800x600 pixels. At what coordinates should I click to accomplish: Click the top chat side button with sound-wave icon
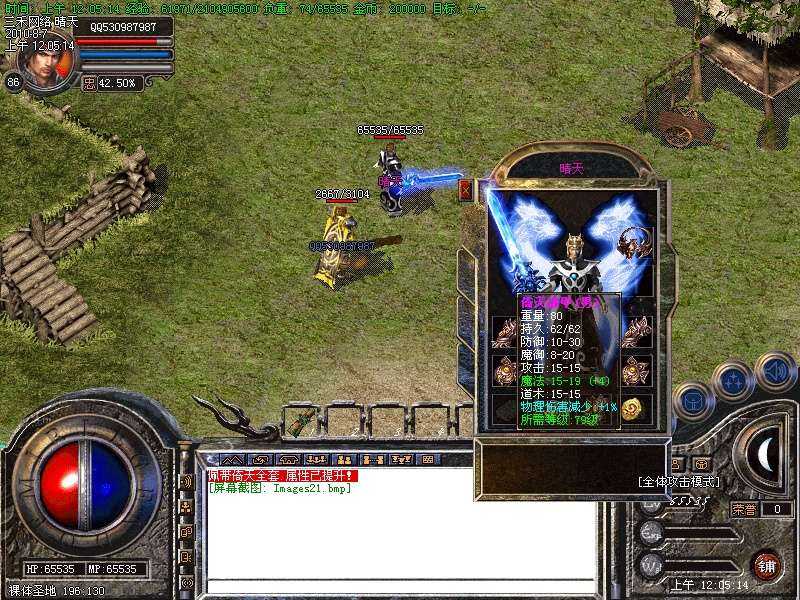(x=186, y=481)
